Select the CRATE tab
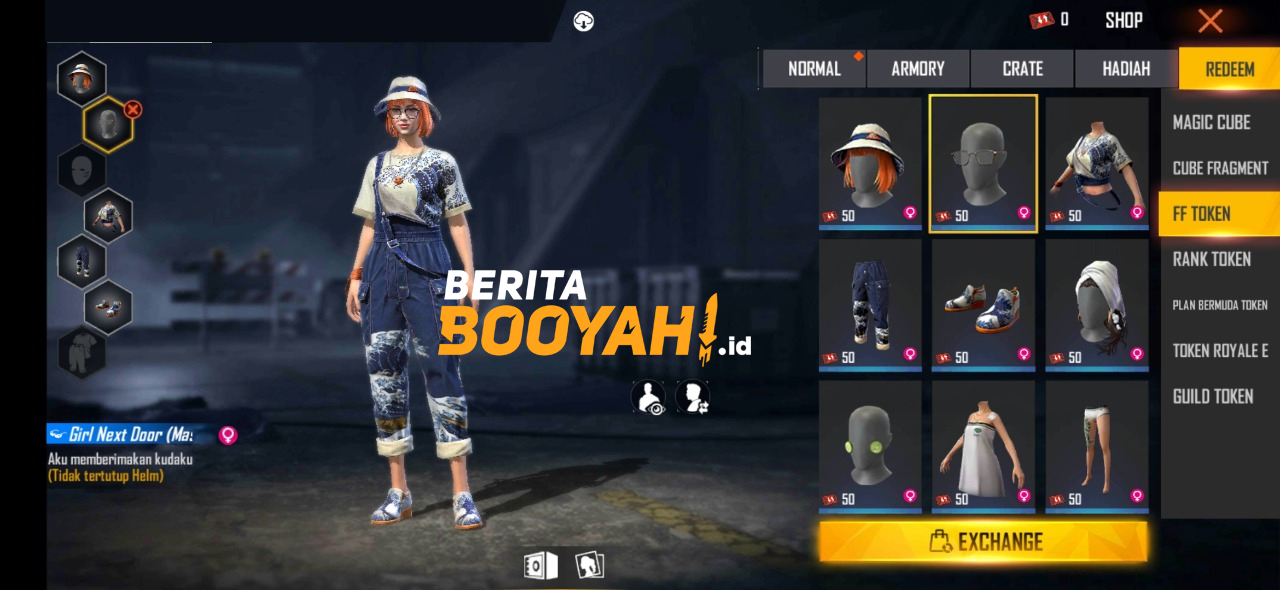Screen dimensions: 1280x590 (x=1022, y=69)
